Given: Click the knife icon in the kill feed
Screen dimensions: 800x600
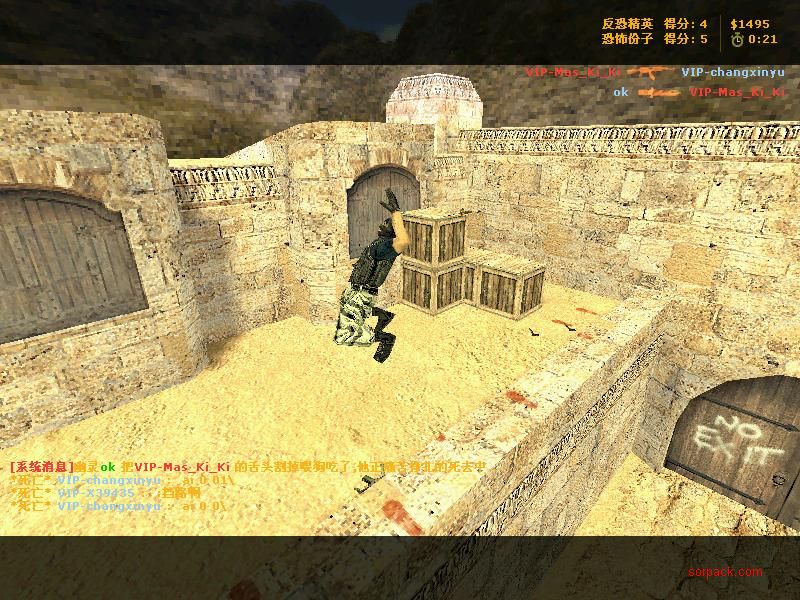Looking at the screenshot, I should (659, 92).
